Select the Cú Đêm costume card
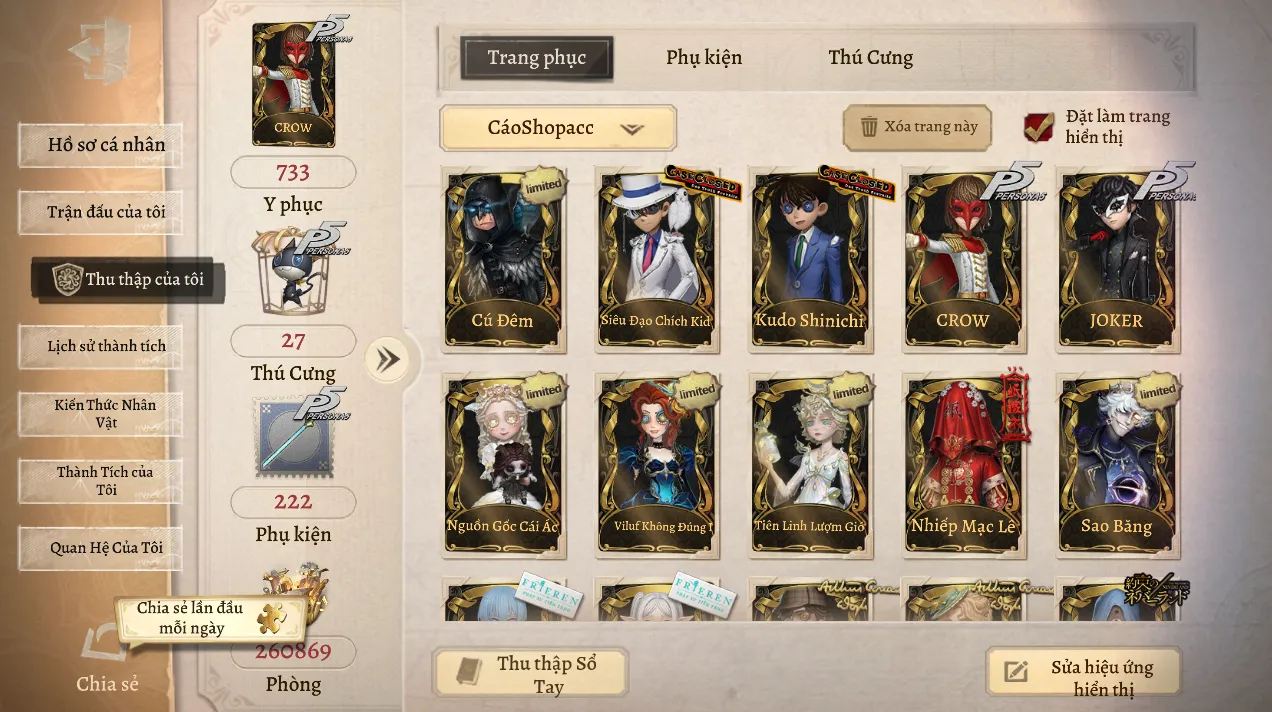The height and width of the screenshot is (712, 1272). tap(503, 260)
